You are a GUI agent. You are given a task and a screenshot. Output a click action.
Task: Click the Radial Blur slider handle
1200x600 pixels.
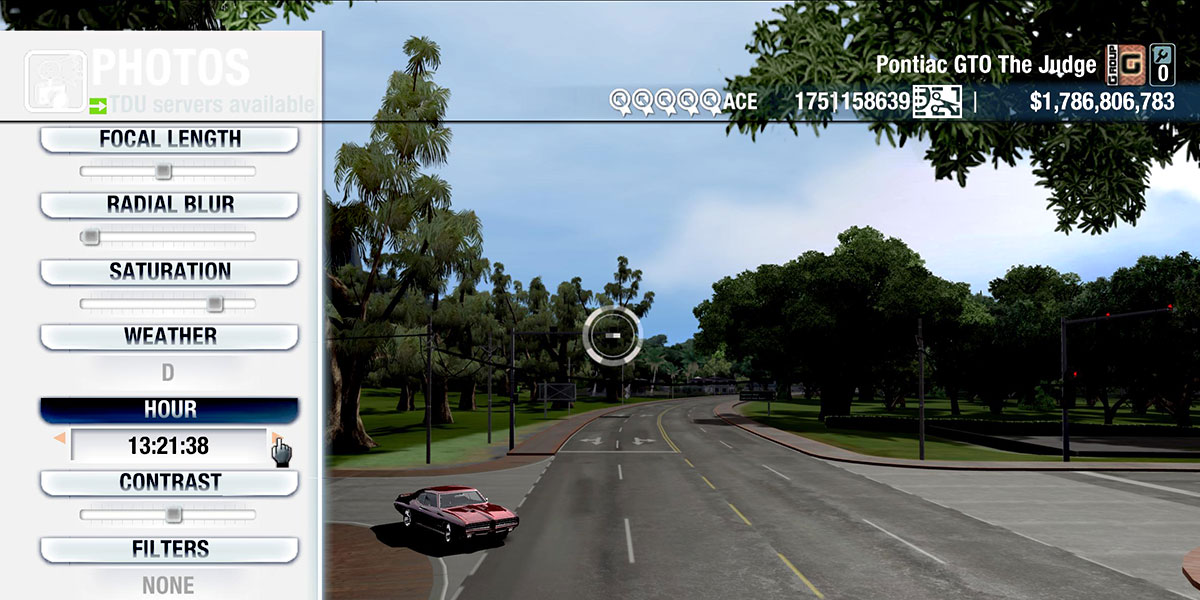pos(90,237)
